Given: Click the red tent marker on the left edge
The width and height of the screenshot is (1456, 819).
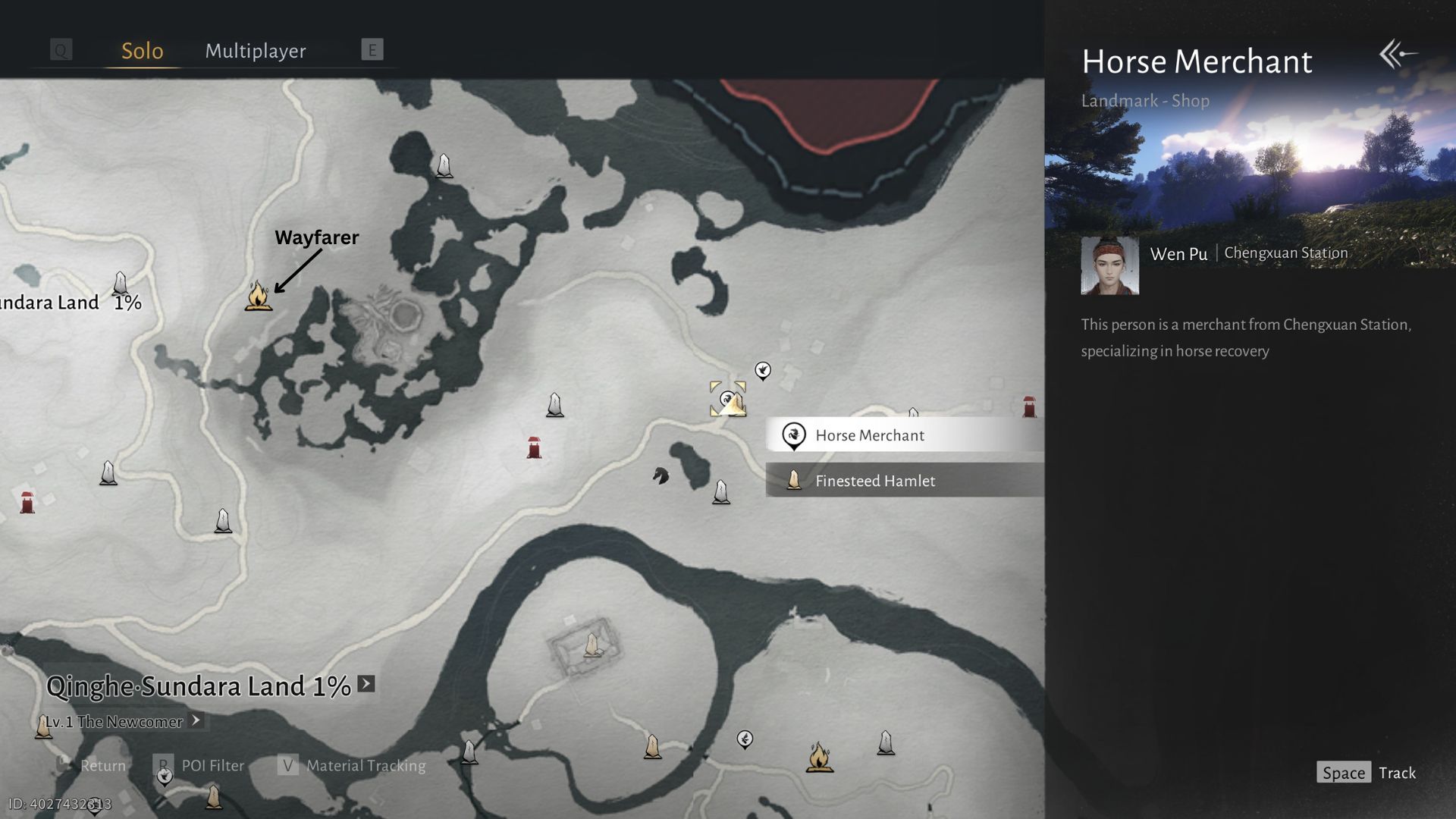Looking at the screenshot, I should [x=27, y=503].
